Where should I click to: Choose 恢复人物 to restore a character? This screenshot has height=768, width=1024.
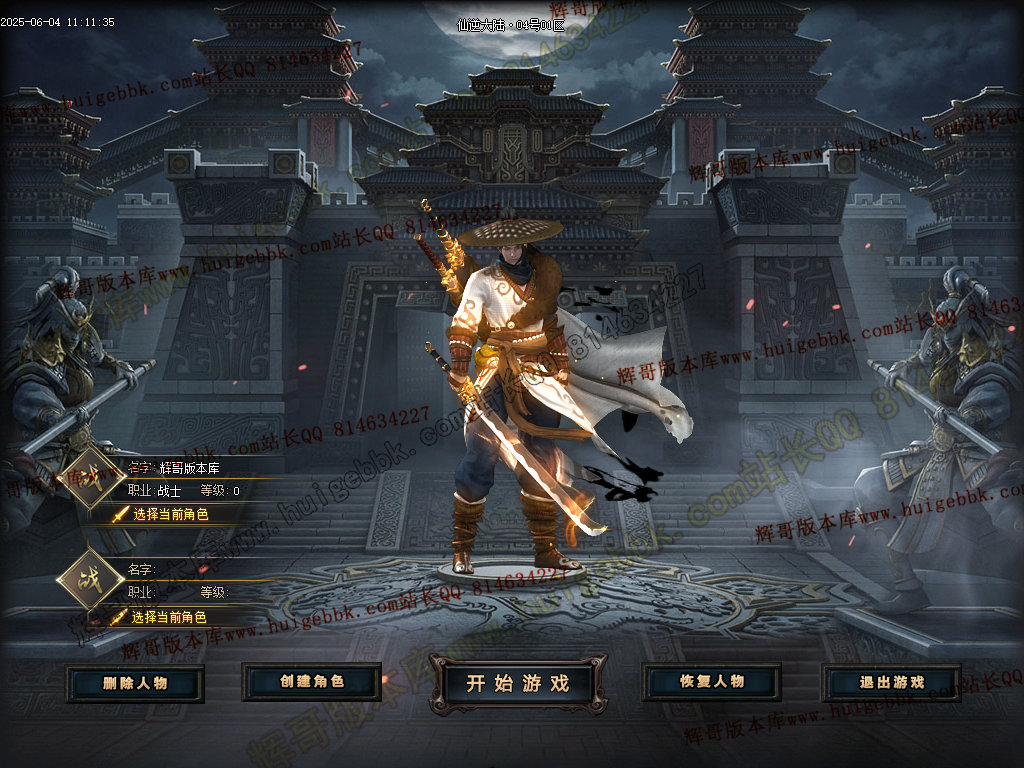[x=711, y=682]
